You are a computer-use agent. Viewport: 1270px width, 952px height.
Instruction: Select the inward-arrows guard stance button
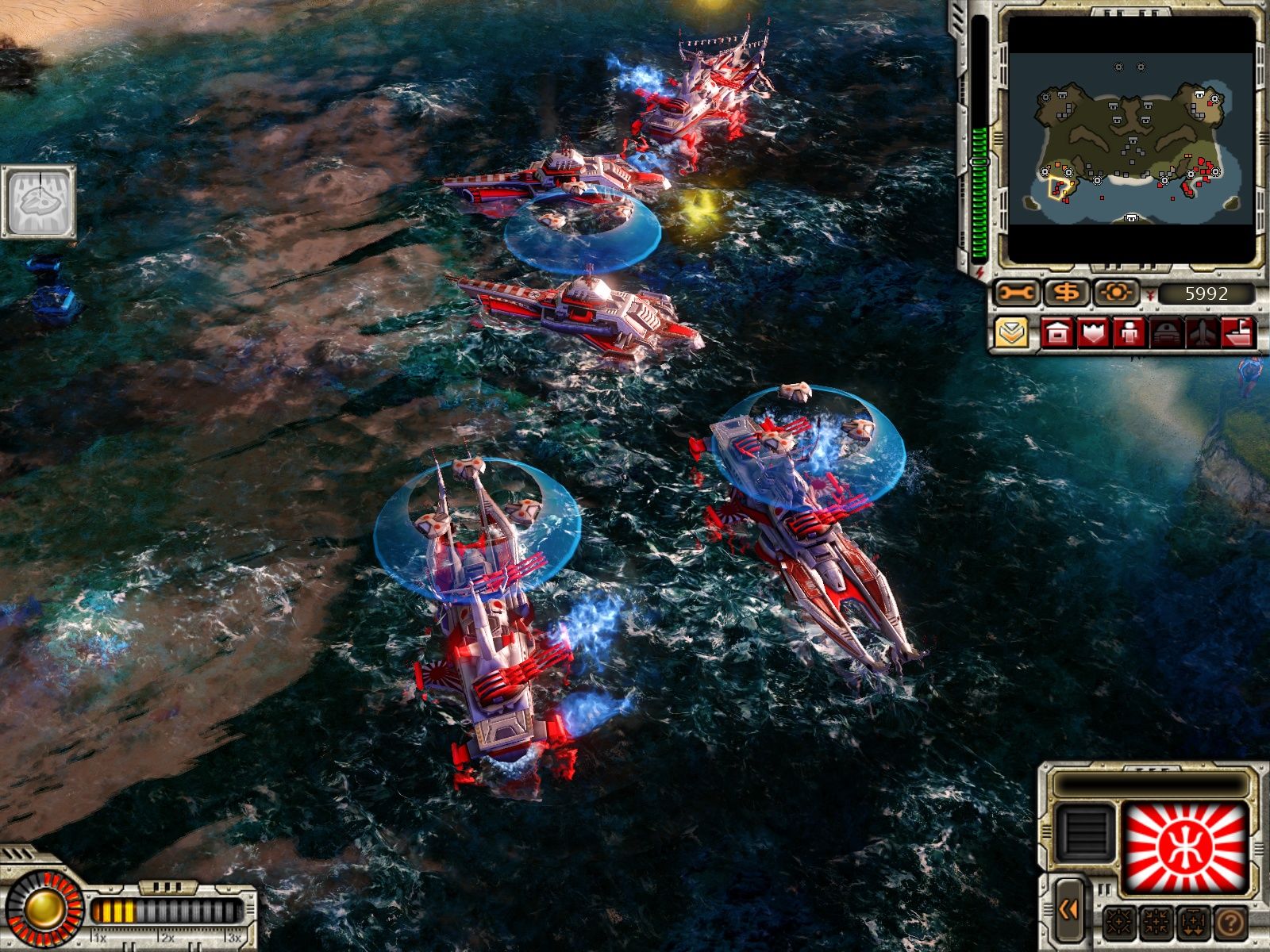point(1156,923)
